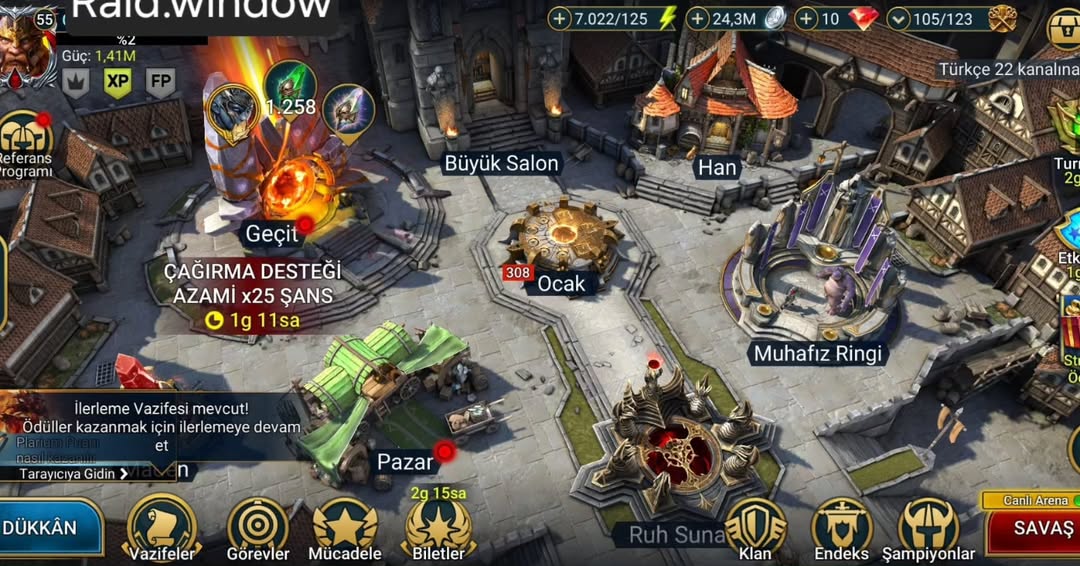Open the Türkçe 22 chat channel
The image size is (1080, 566).
pos(1005,69)
